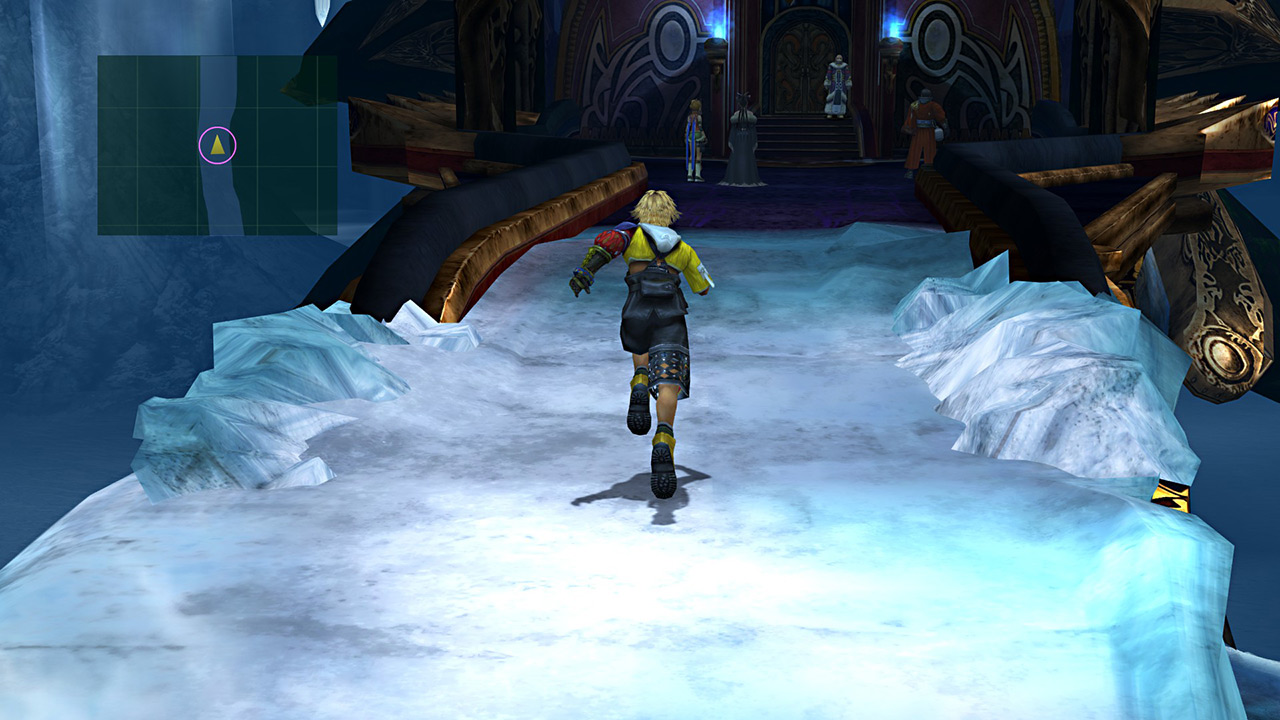The height and width of the screenshot is (720, 1280).
Task: Select the yellow player arrow on minimap
Action: (217, 145)
